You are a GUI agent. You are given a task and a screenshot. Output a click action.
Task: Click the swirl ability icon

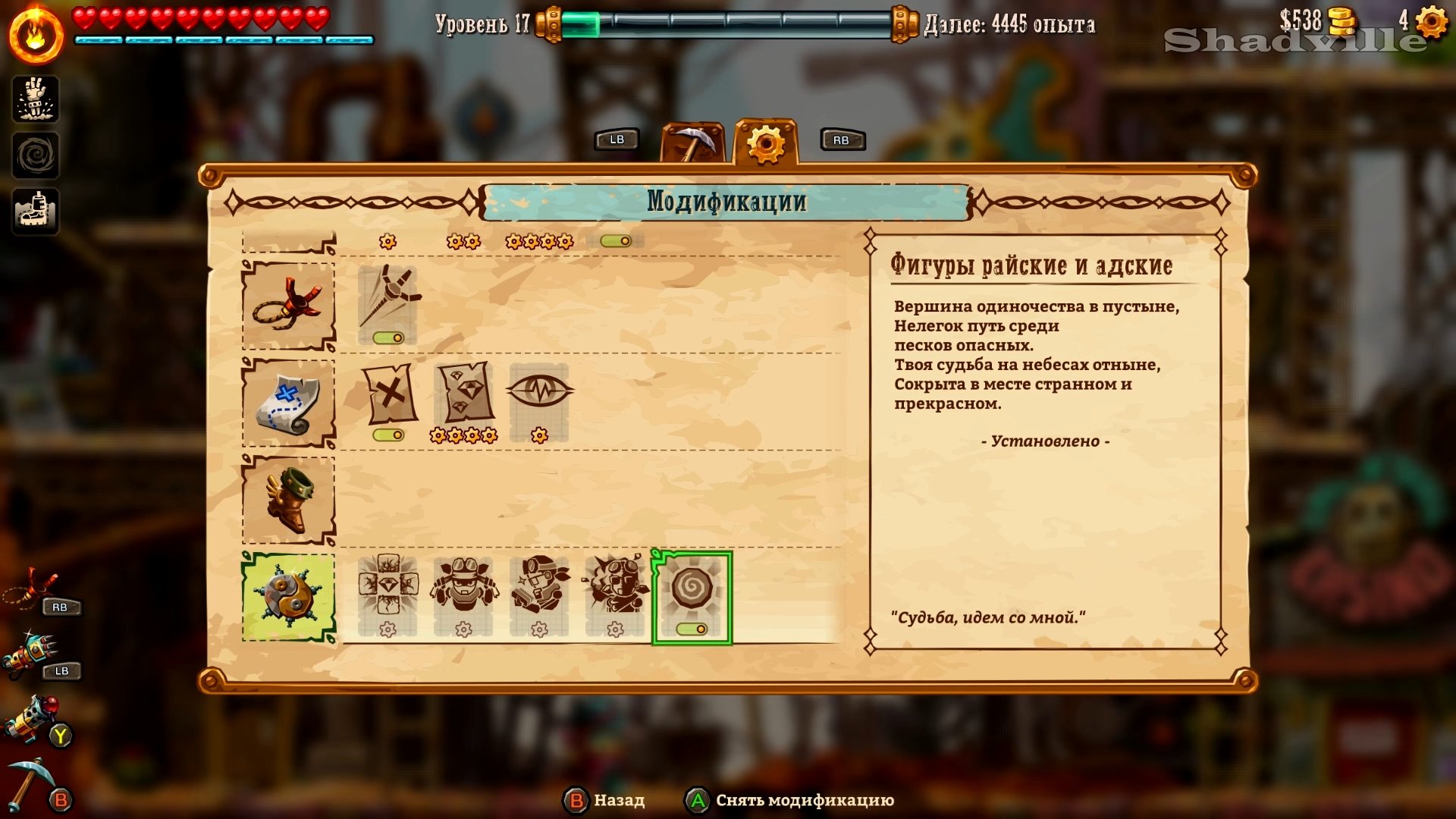click(x=36, y=156)
